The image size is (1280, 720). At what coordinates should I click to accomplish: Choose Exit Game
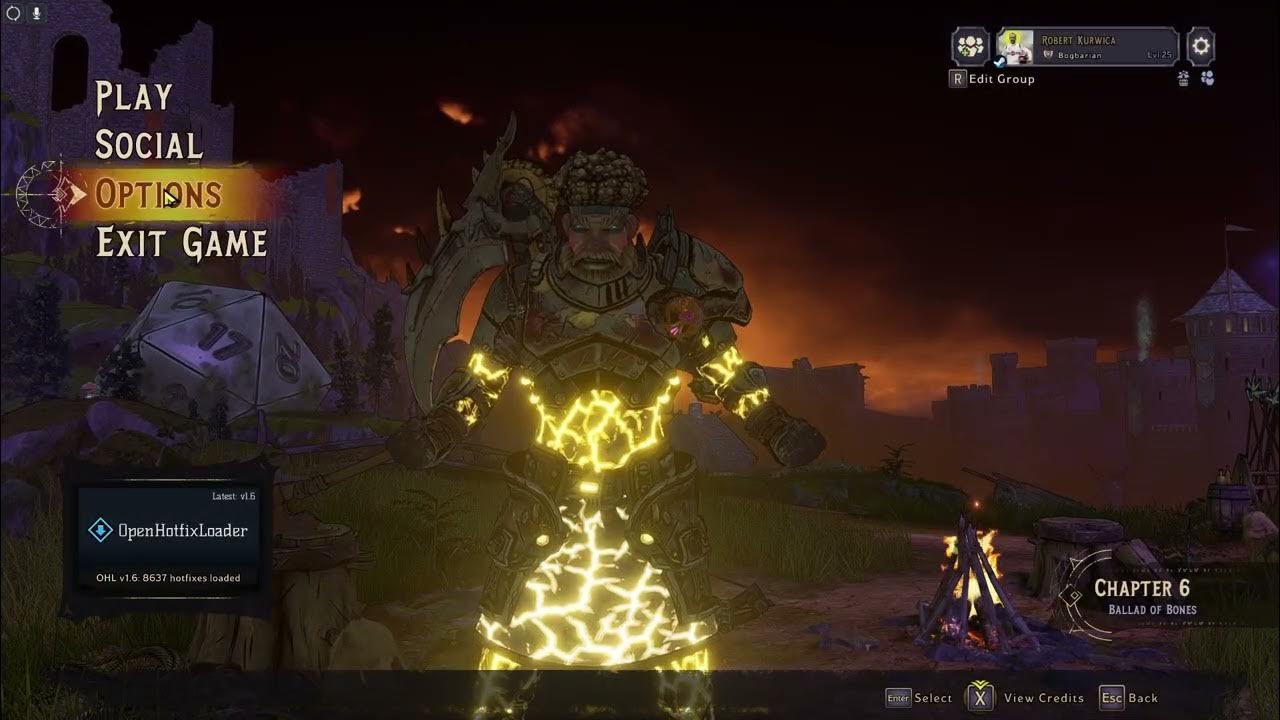click(x=181, y=243)
